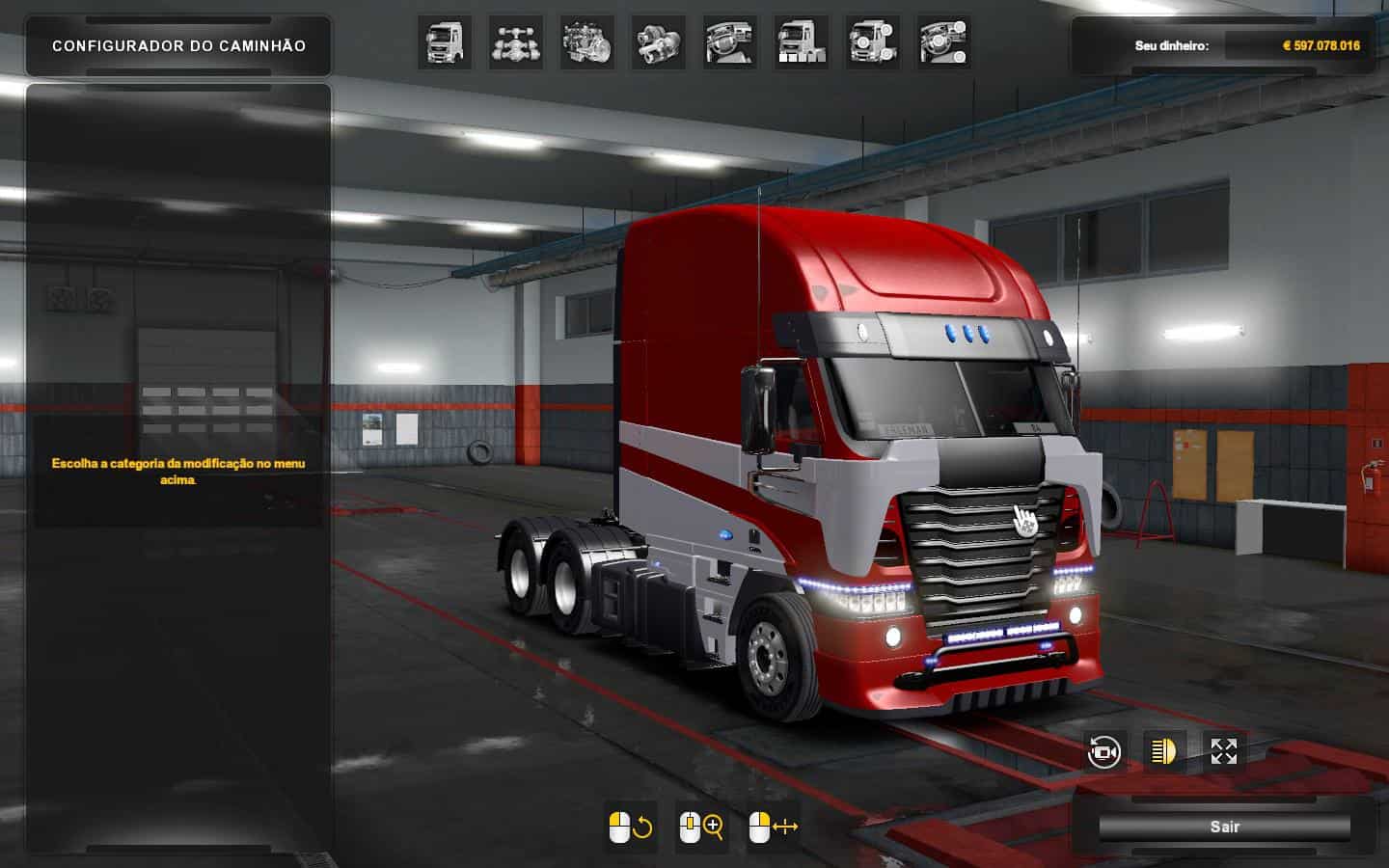Select the exterior accessories category
The image size is (1389, 868).
873,41
